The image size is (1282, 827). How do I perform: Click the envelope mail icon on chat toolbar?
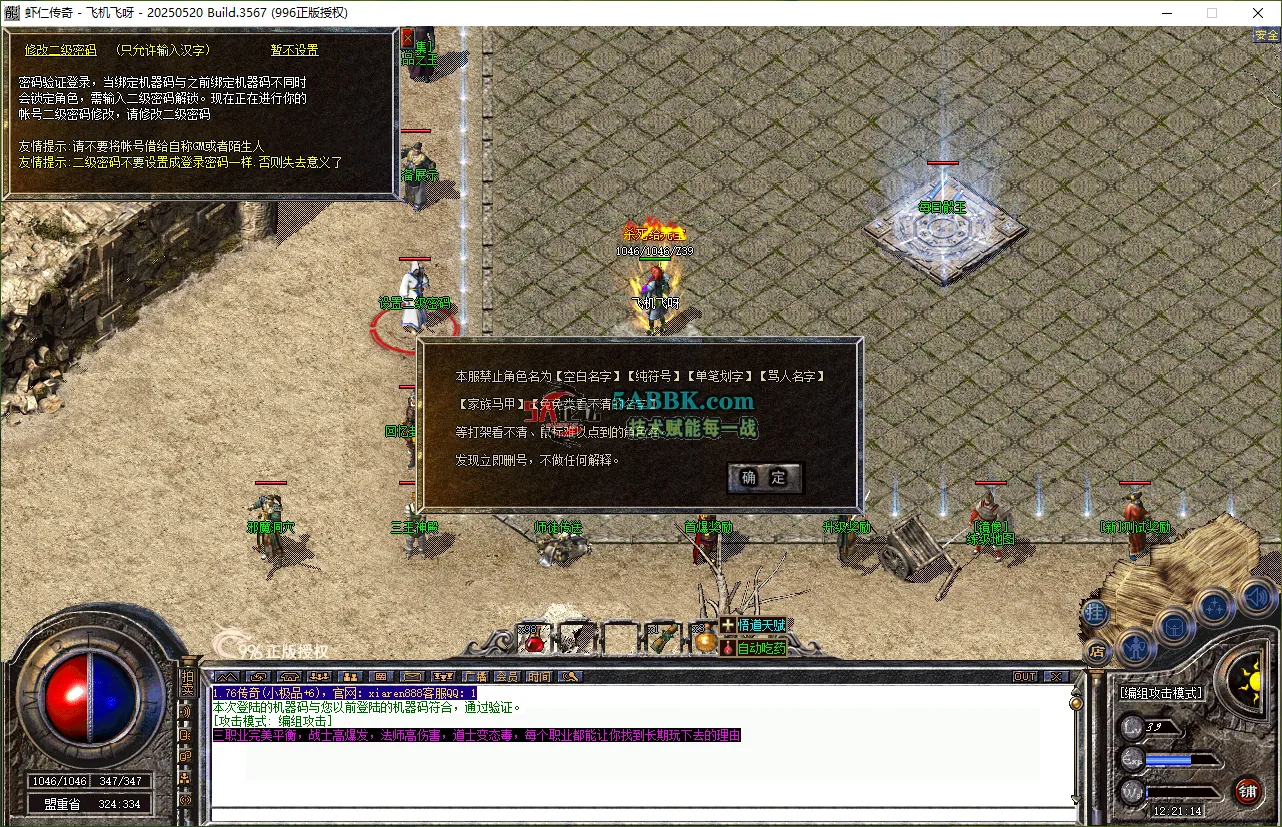click(x=411, y=677)
